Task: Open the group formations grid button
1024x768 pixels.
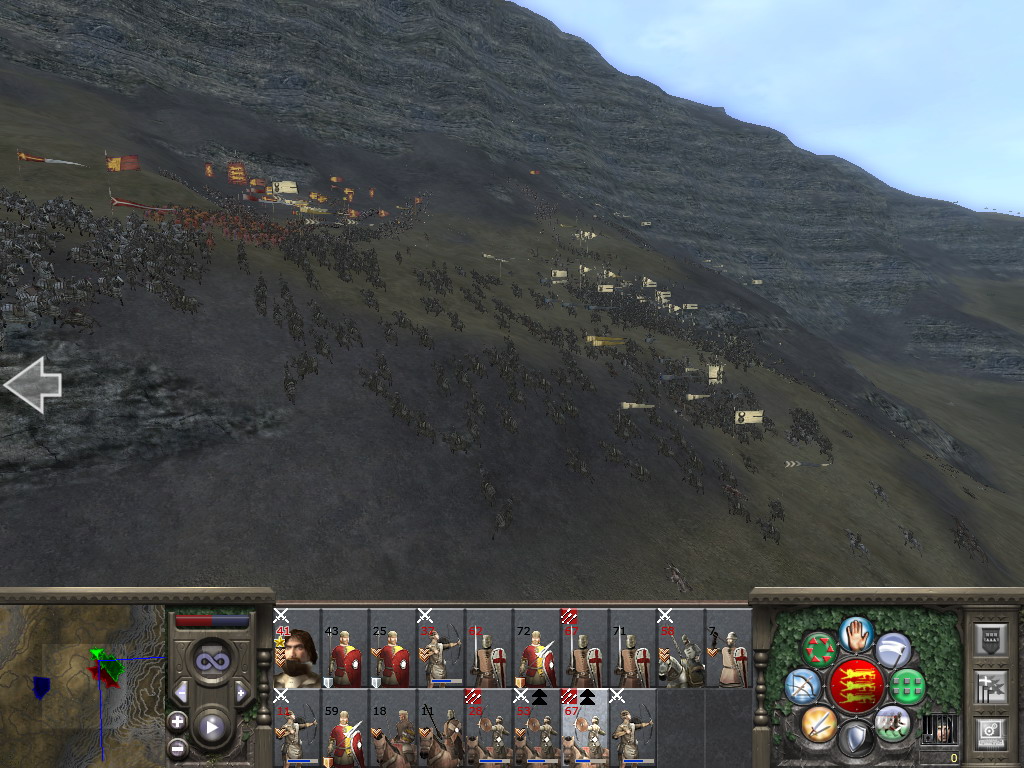Action: tap(908, 686)
